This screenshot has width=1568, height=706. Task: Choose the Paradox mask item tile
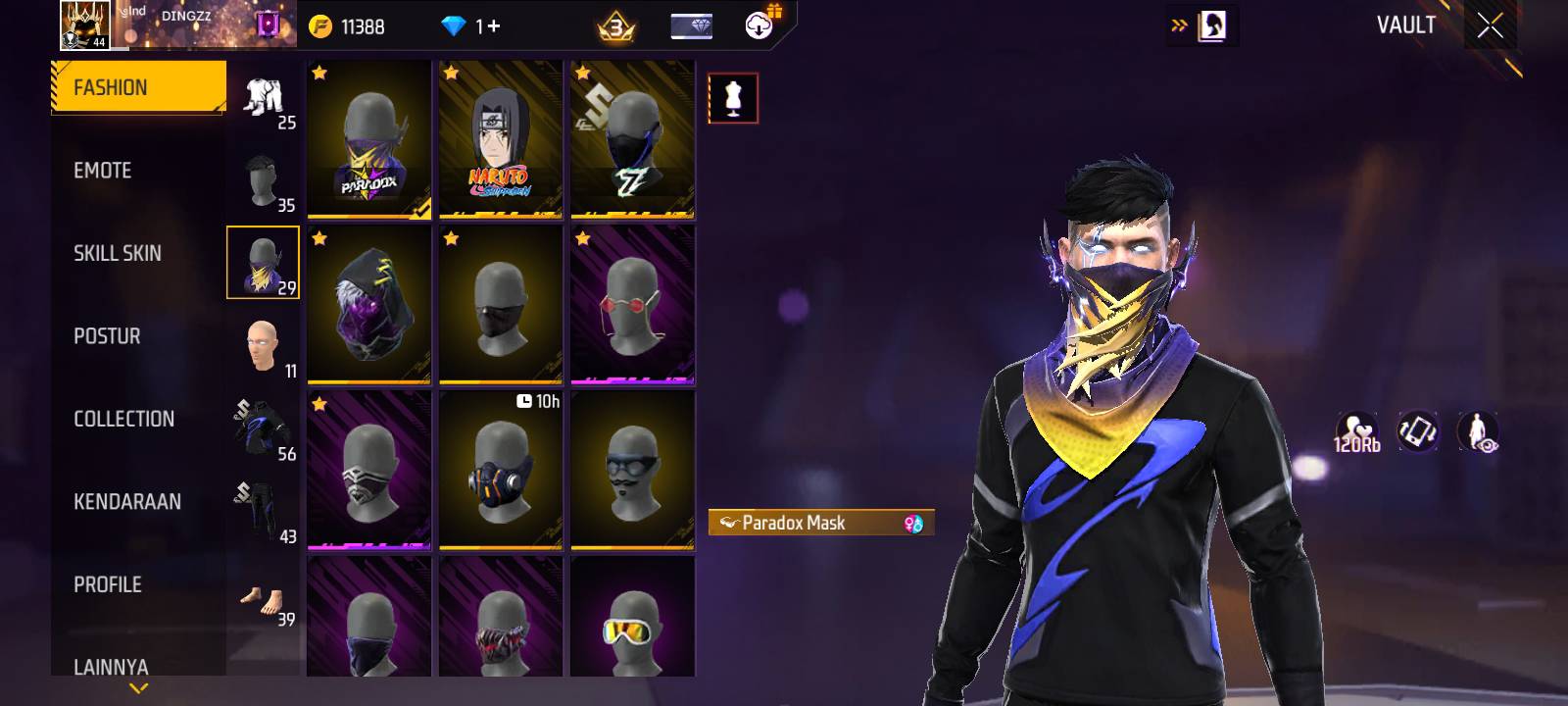pos(369,139)
